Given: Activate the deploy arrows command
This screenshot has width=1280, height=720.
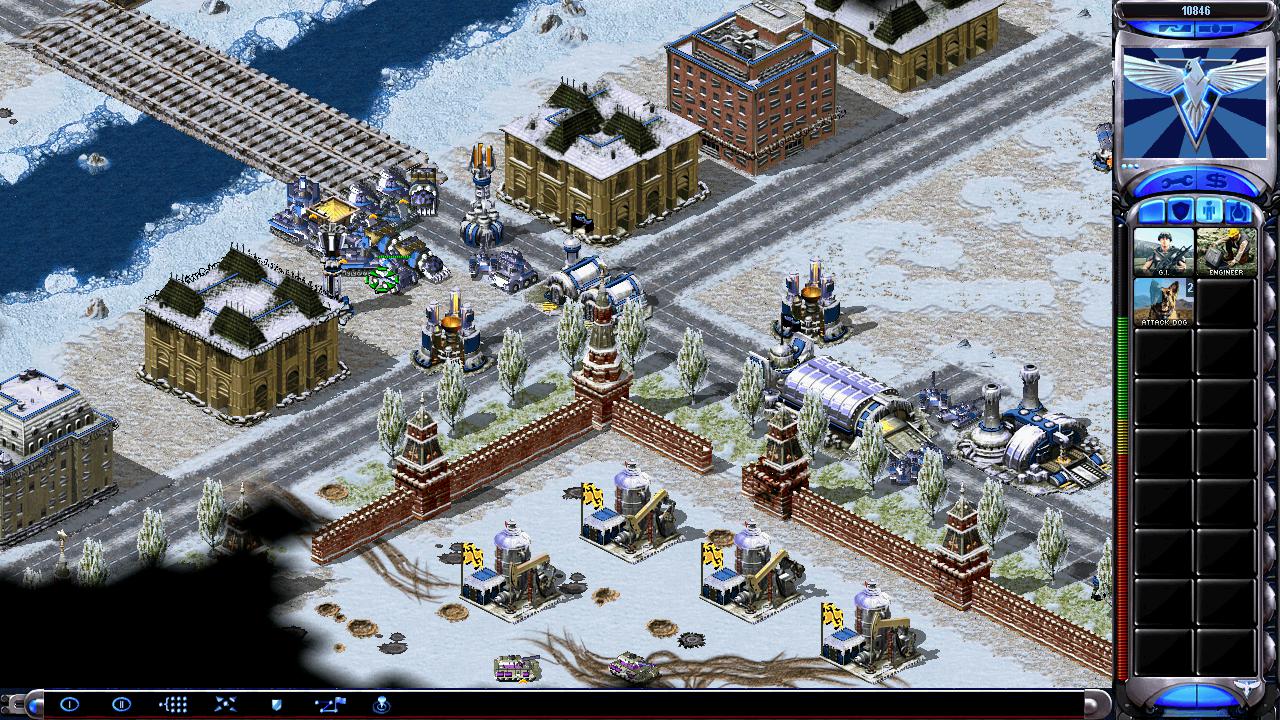Looking at the screenshot, I should 225,704.
